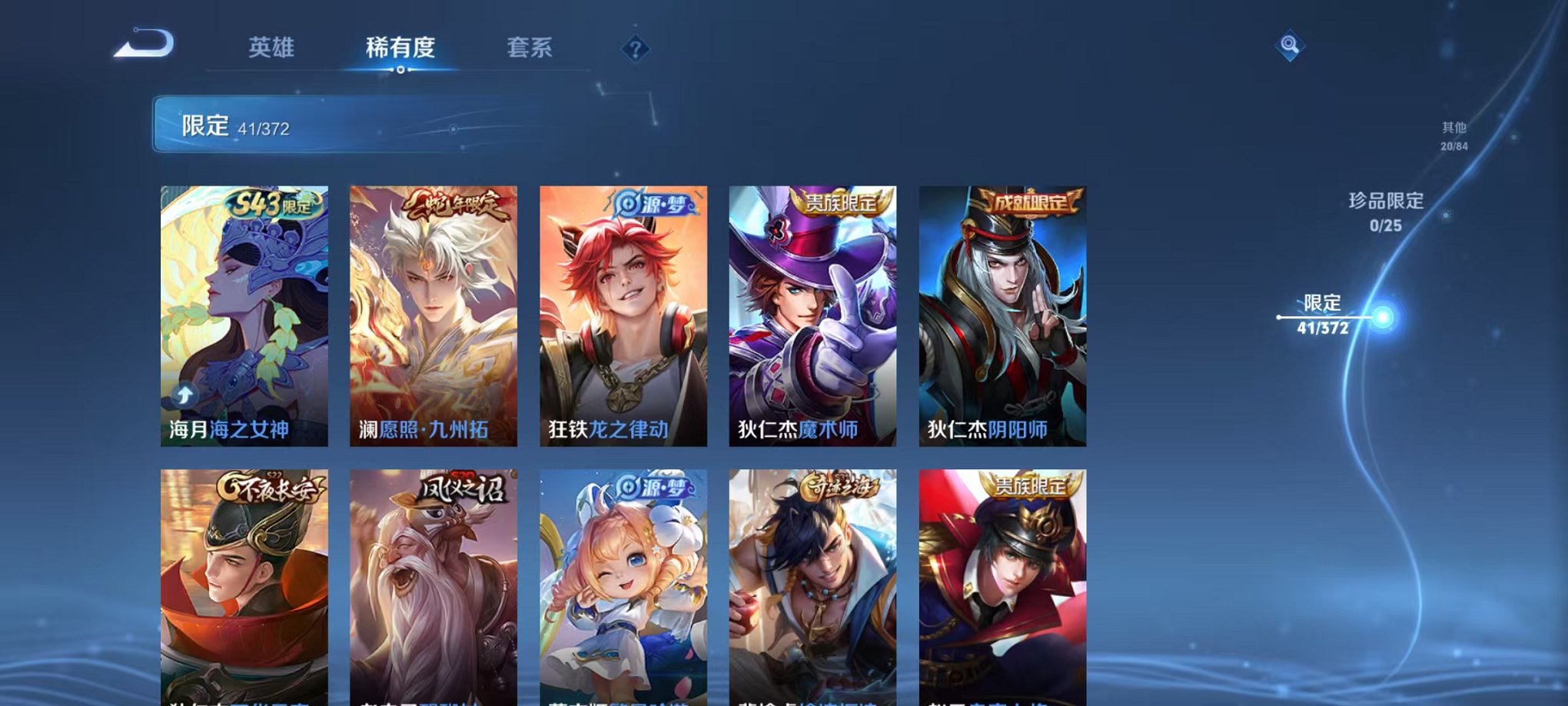
Task: Open the search magnifier at top right
Action: pyautogui.click(x=1291, y=44)
